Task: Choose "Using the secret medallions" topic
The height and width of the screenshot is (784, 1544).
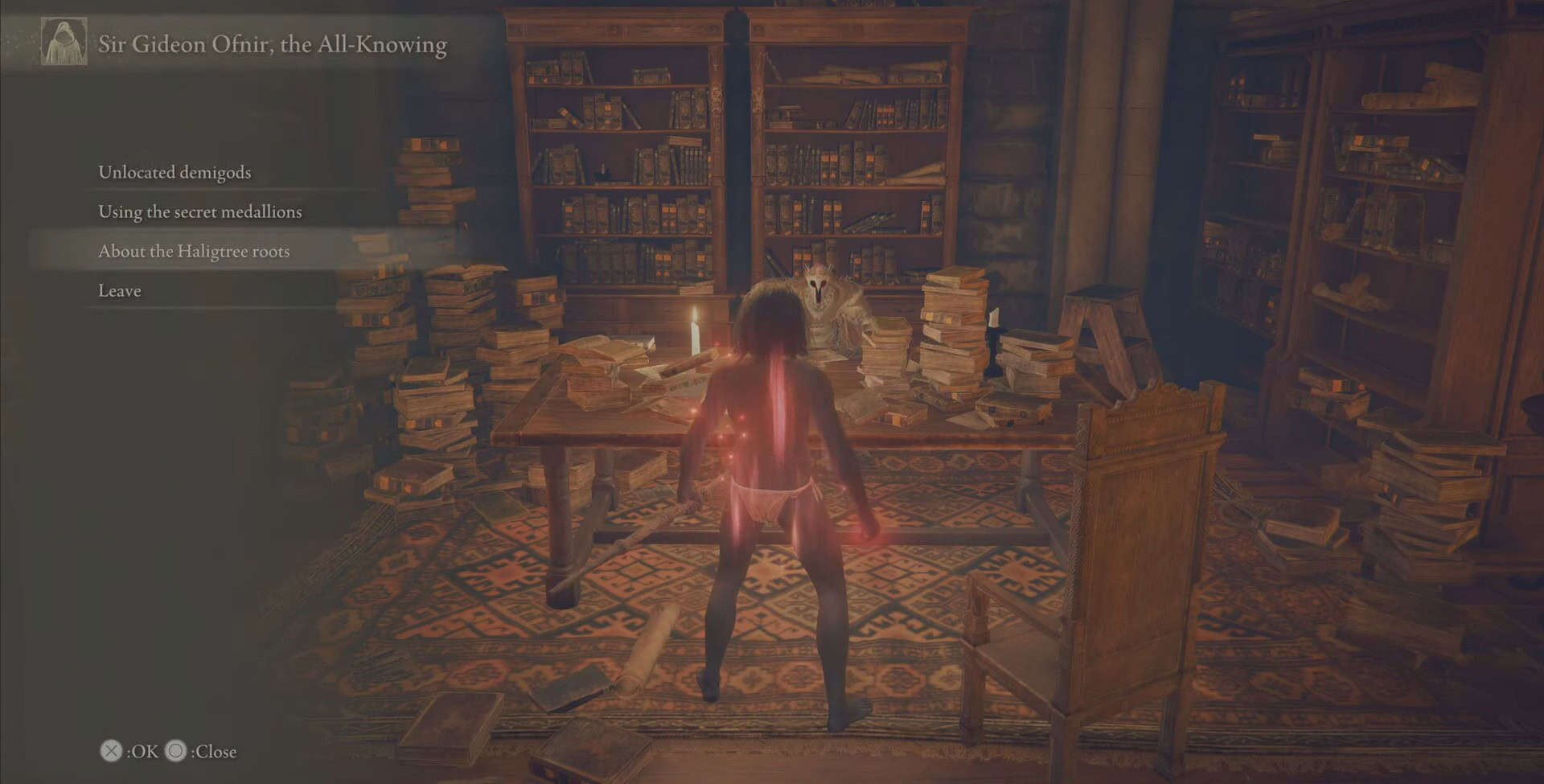Action: (x=199, y=211)
